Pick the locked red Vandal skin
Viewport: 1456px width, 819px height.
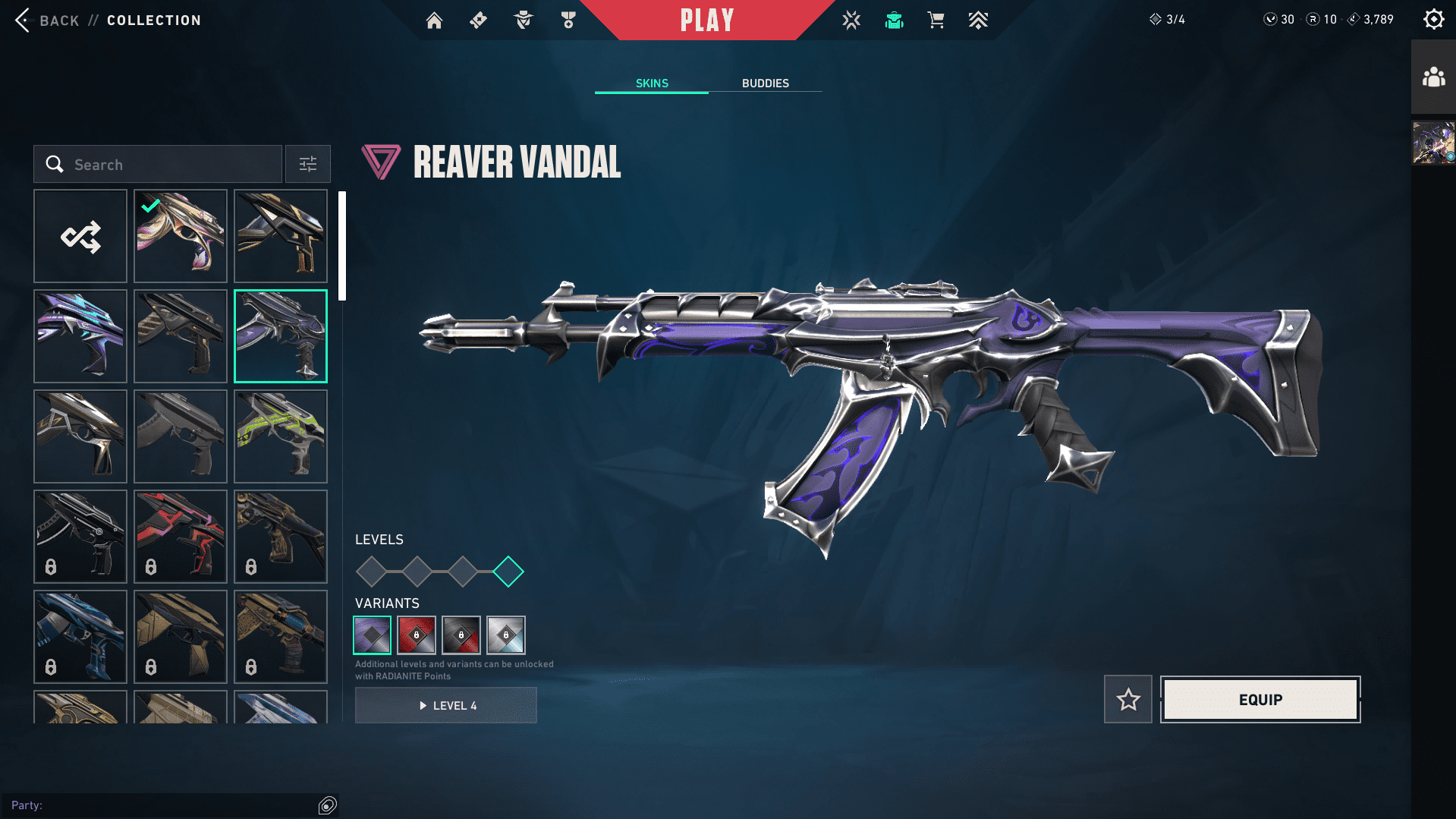(181, 537)
